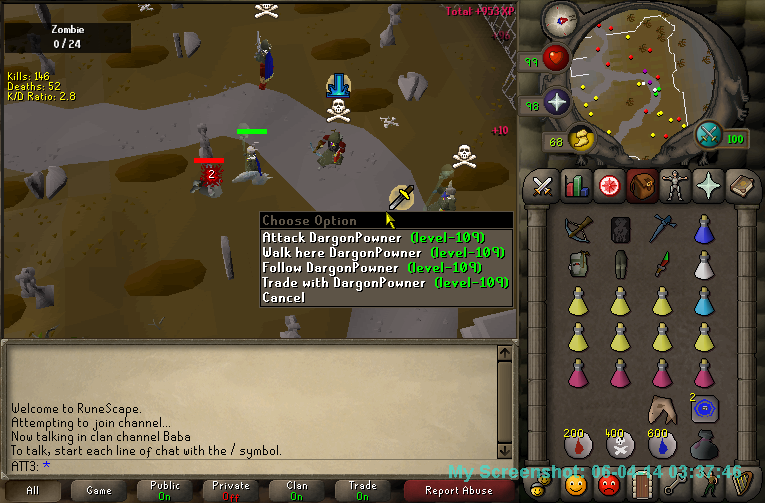
Task: Choose Follow DargonPowner option
Action: [372, 268]
